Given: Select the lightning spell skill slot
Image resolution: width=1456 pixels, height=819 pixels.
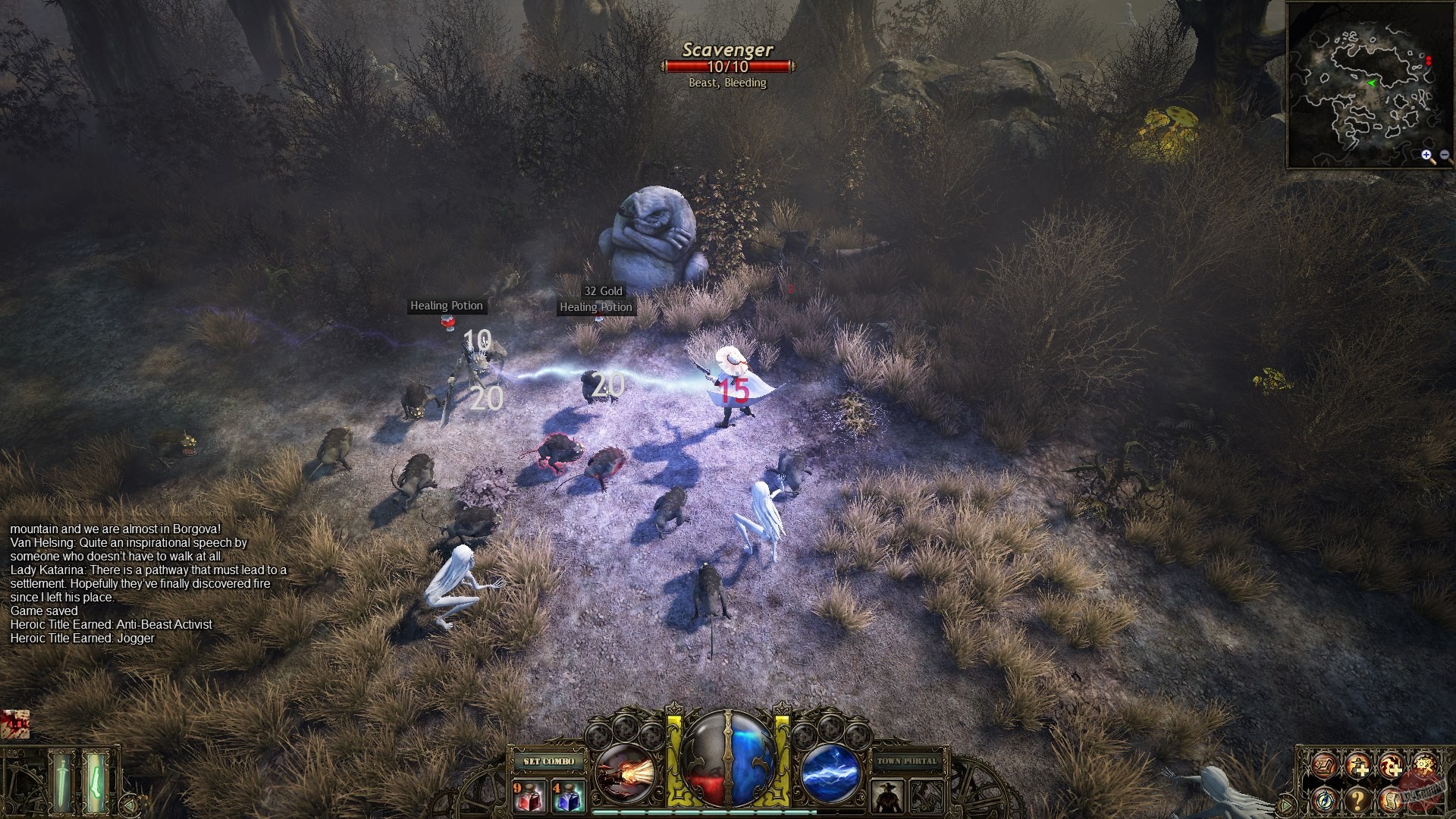Looking at the screenshot, I should click(830, 772).
